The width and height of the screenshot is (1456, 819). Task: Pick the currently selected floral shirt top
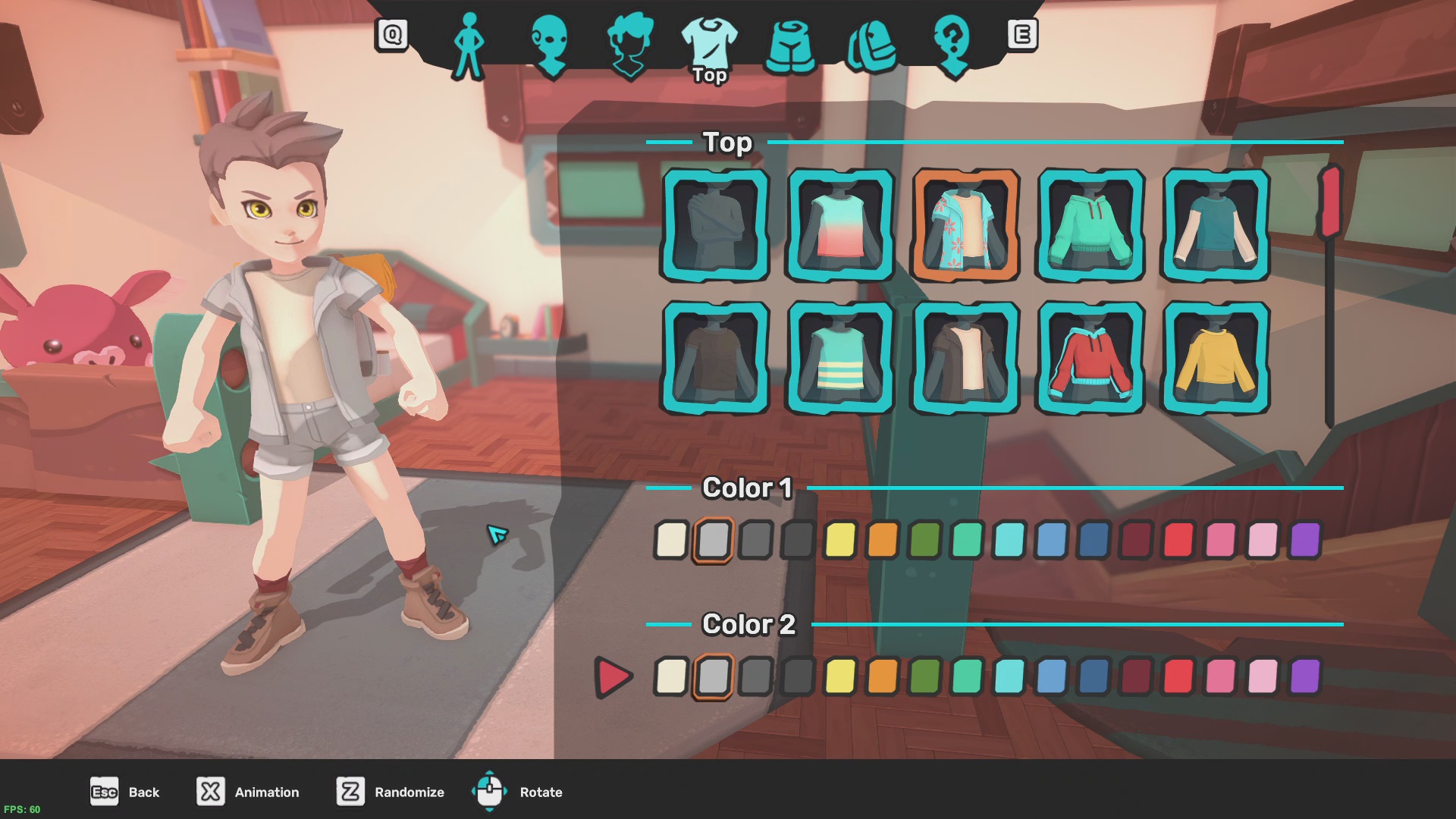(x=966, y=226)
